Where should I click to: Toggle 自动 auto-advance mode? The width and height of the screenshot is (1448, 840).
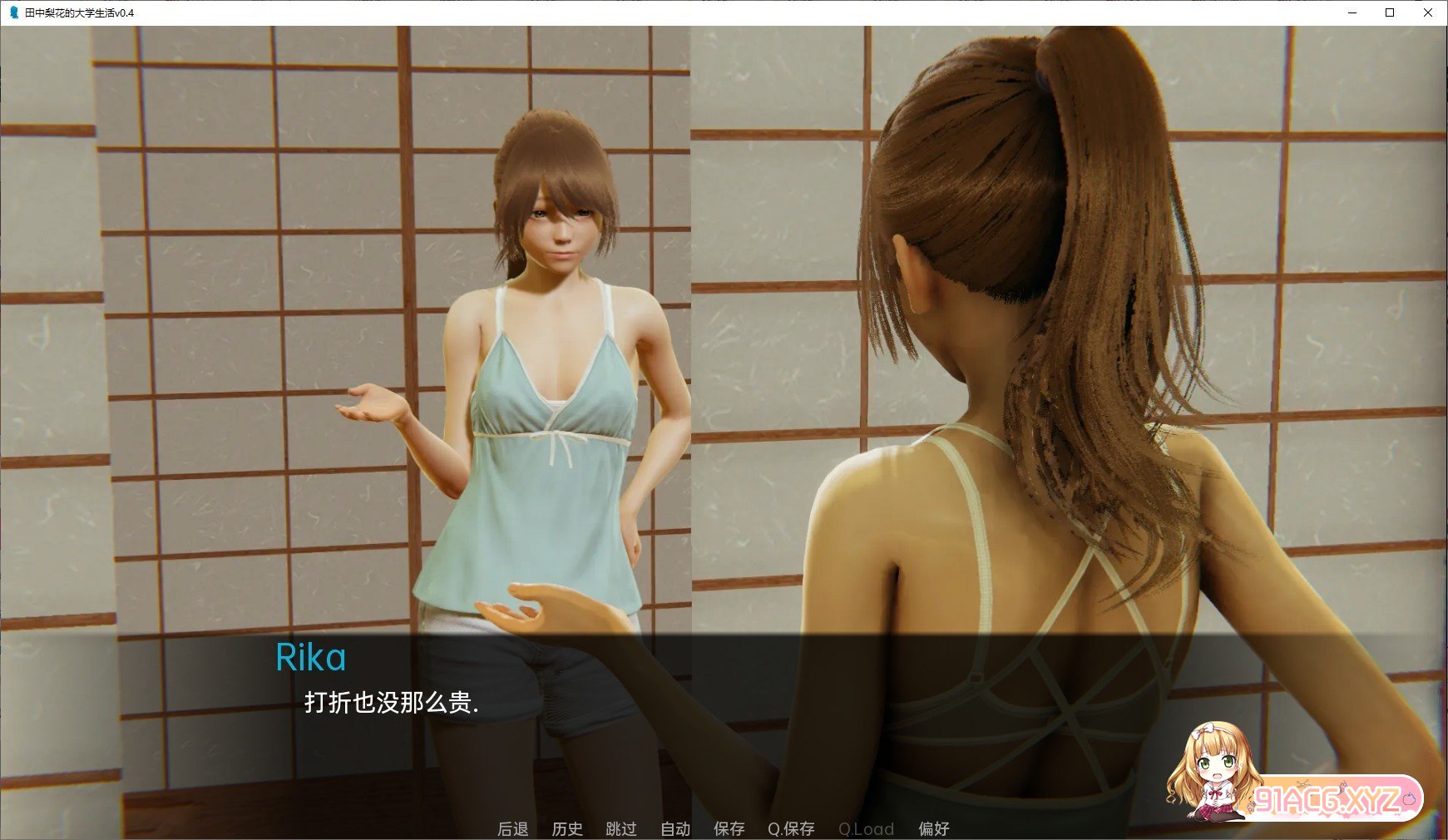pos(675,828)
